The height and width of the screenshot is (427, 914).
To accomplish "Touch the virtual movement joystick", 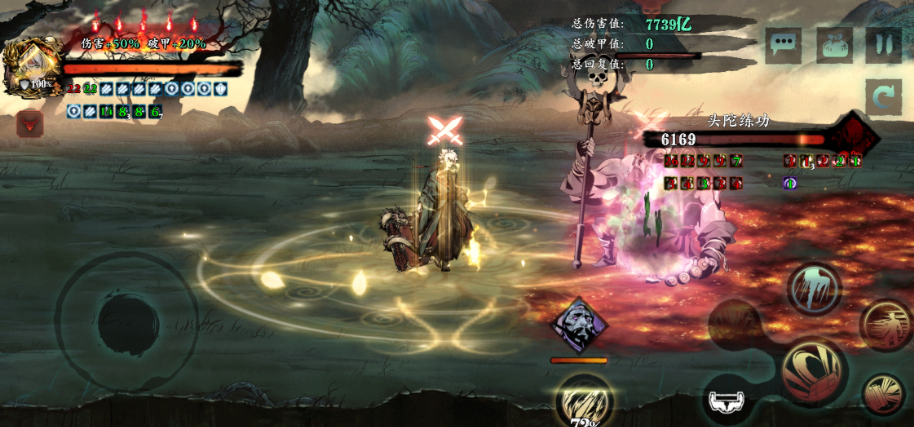I will pyautogui.click(x=125, y=322).
